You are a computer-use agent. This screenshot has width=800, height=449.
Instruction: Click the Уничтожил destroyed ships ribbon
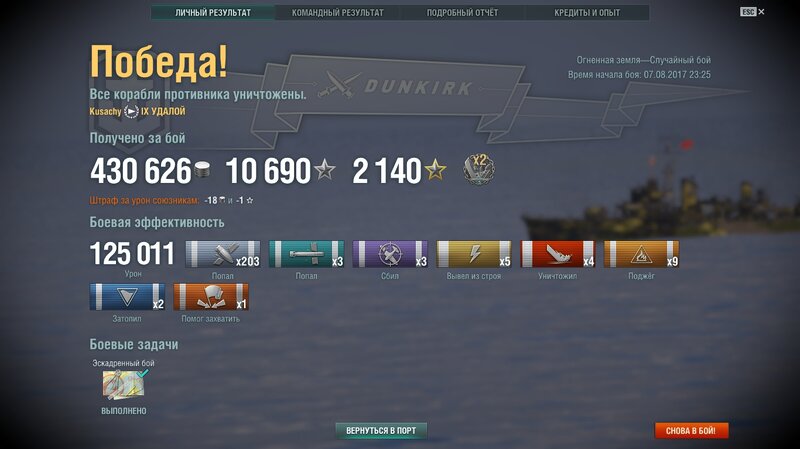tap(558, 254)
